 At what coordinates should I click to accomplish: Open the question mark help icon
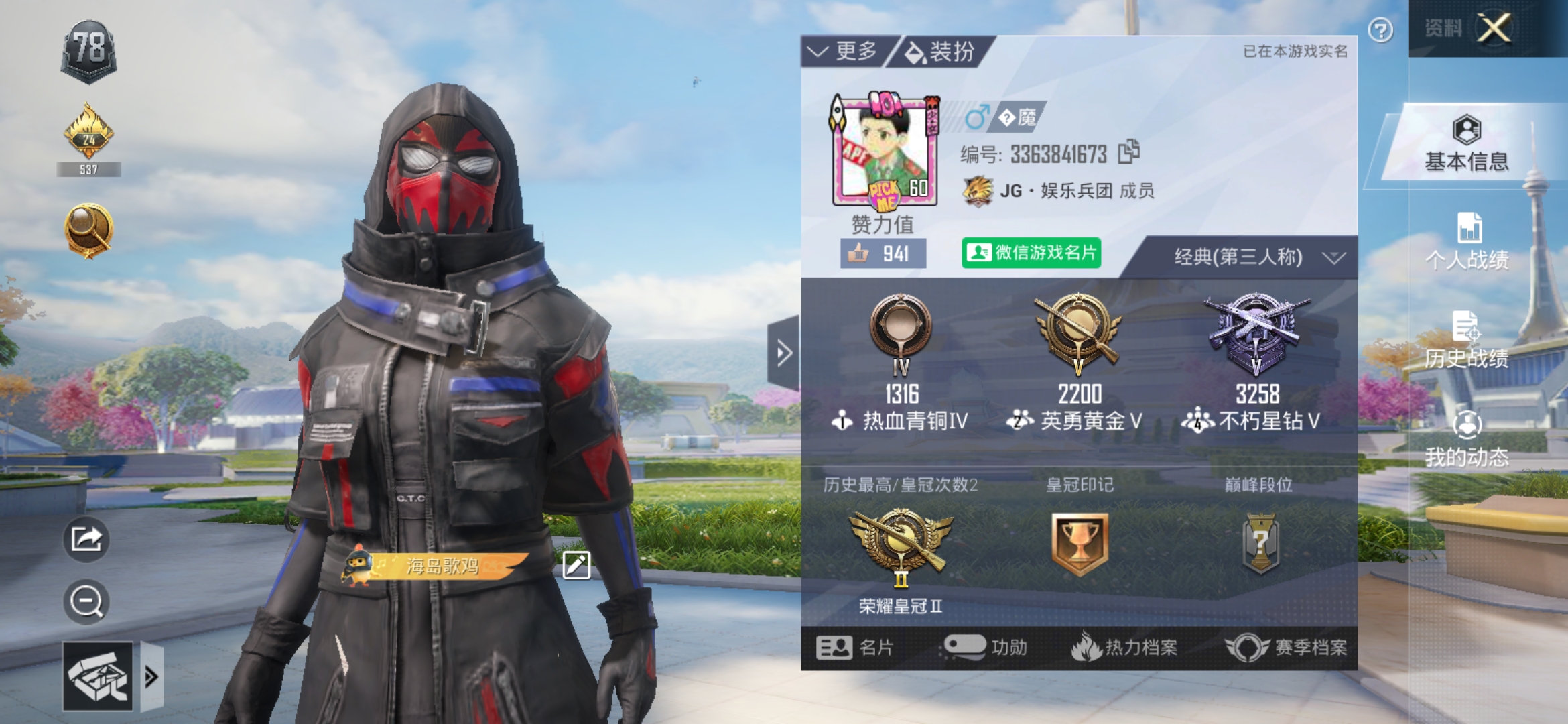click(1380, 30)
